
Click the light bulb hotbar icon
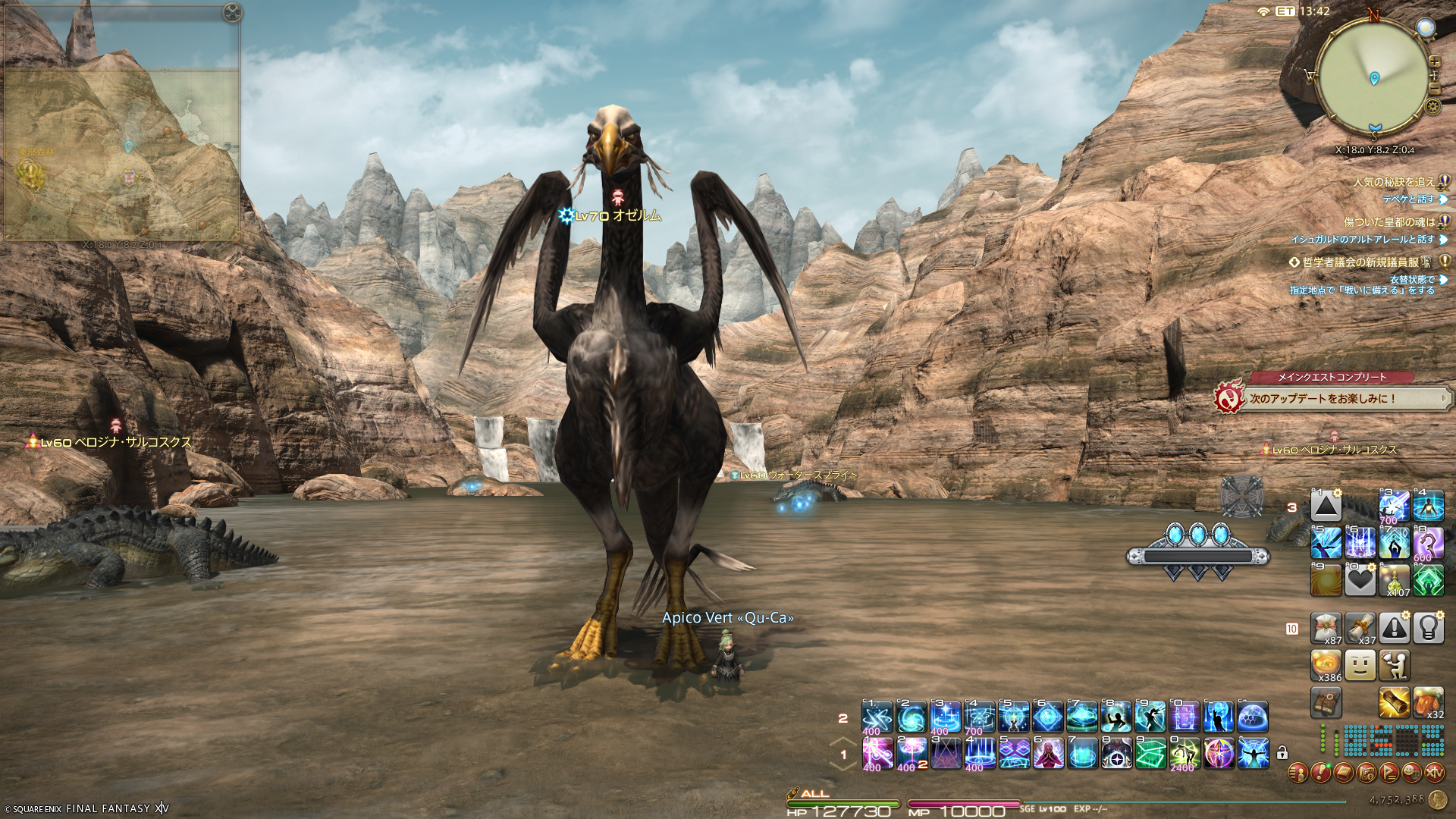coord(1428,628)
